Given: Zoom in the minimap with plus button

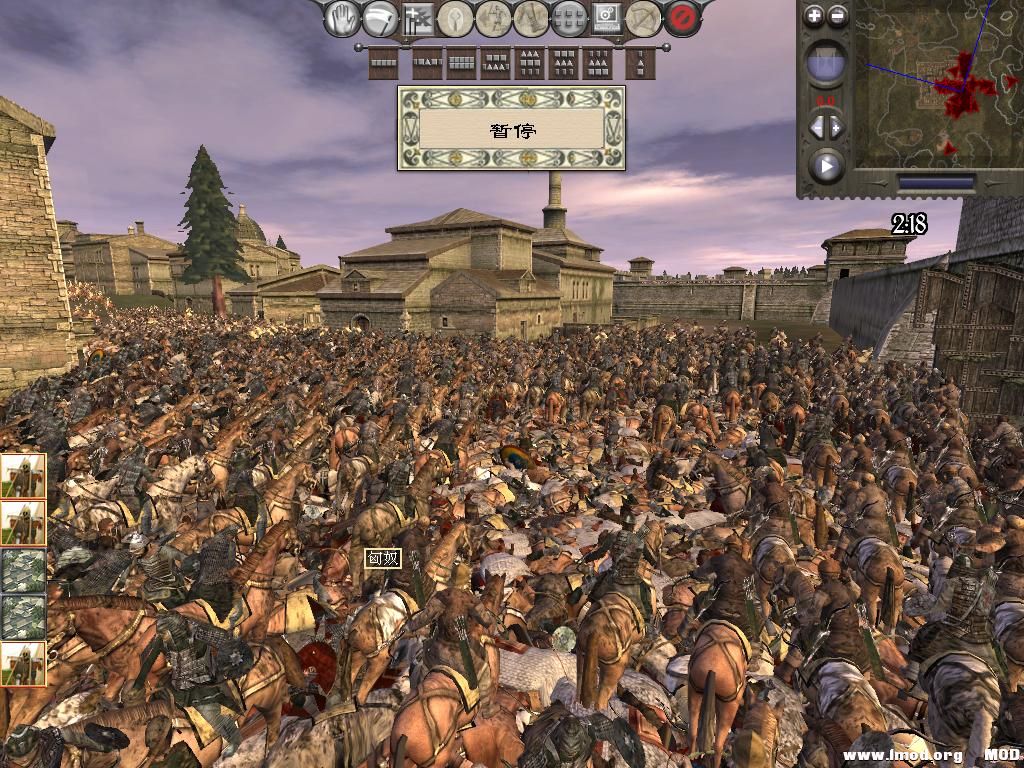Looking at the screenshot, I should [x=814, y=16].
